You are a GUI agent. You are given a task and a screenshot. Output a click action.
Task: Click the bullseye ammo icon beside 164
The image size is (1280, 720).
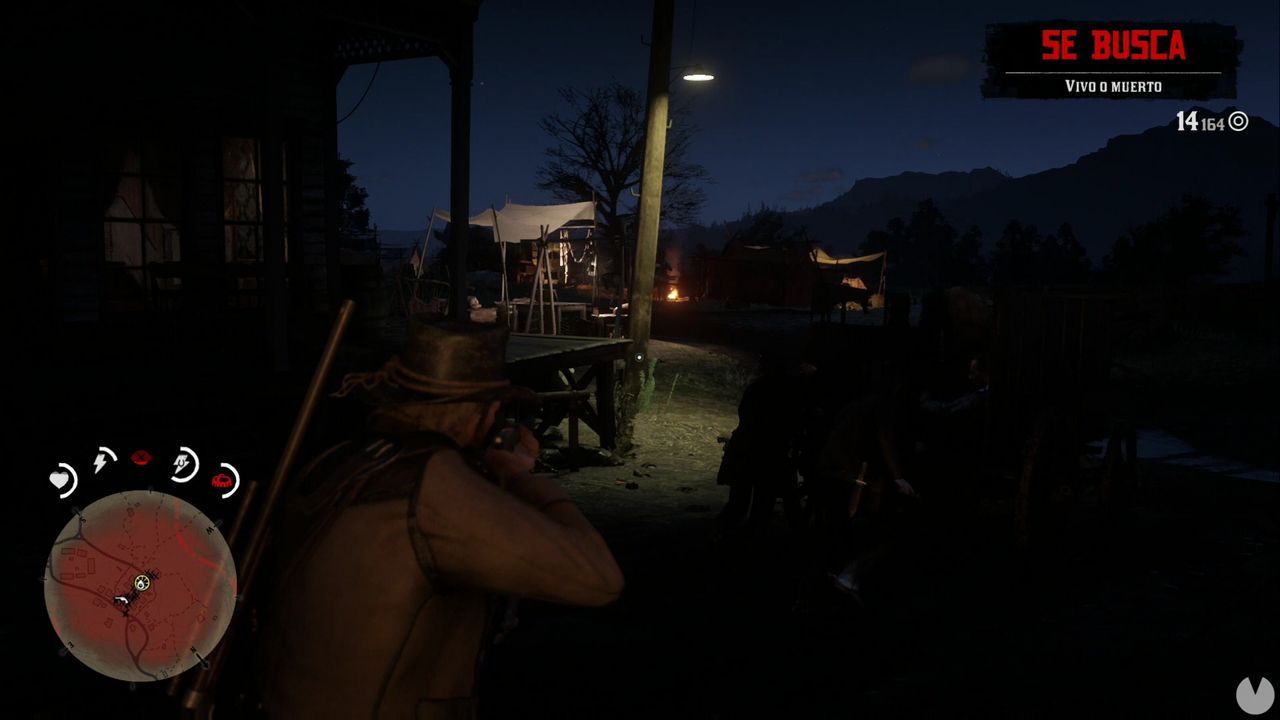[1238, 121]
